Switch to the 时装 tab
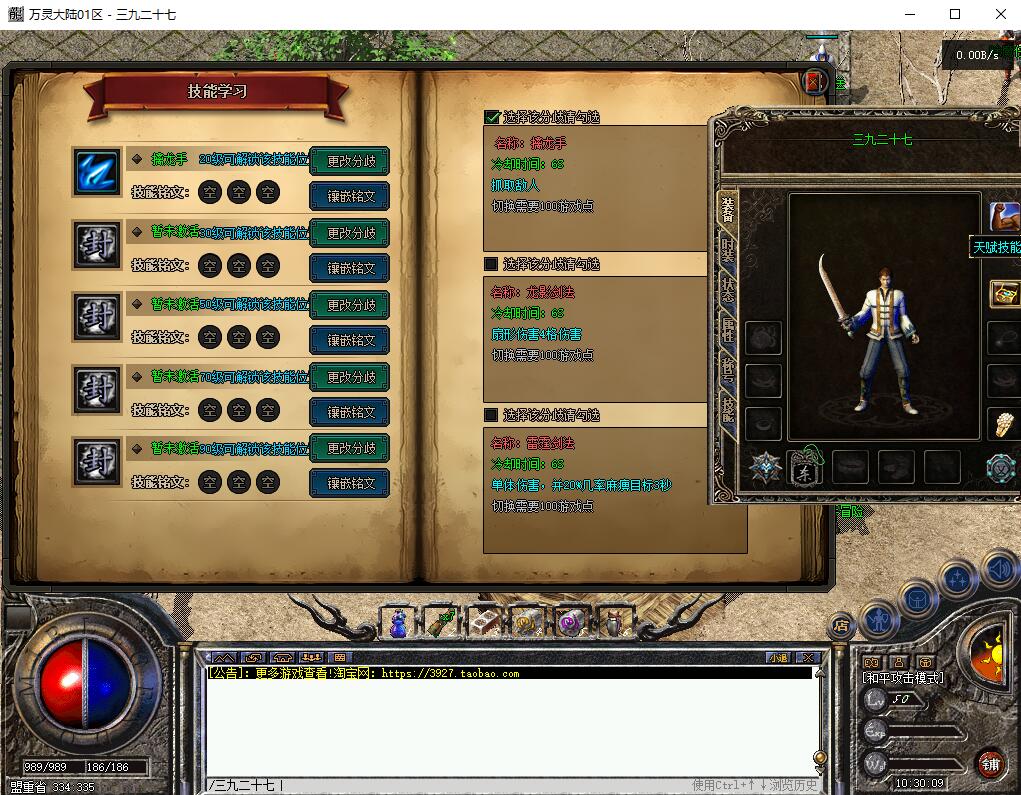The width and height of the screenshot is (1021, 795). [x=728, y=255]
